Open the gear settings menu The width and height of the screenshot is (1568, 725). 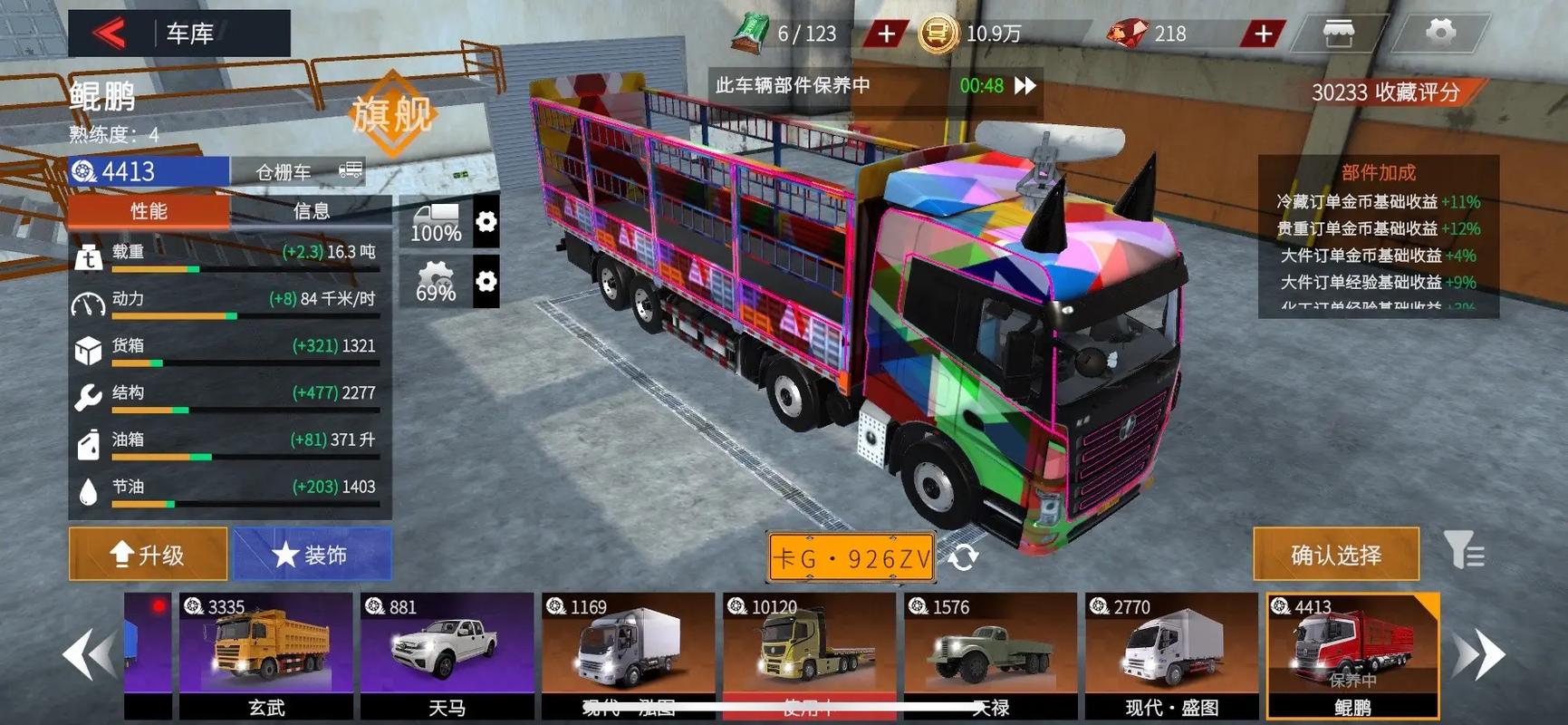(1440, 34)
